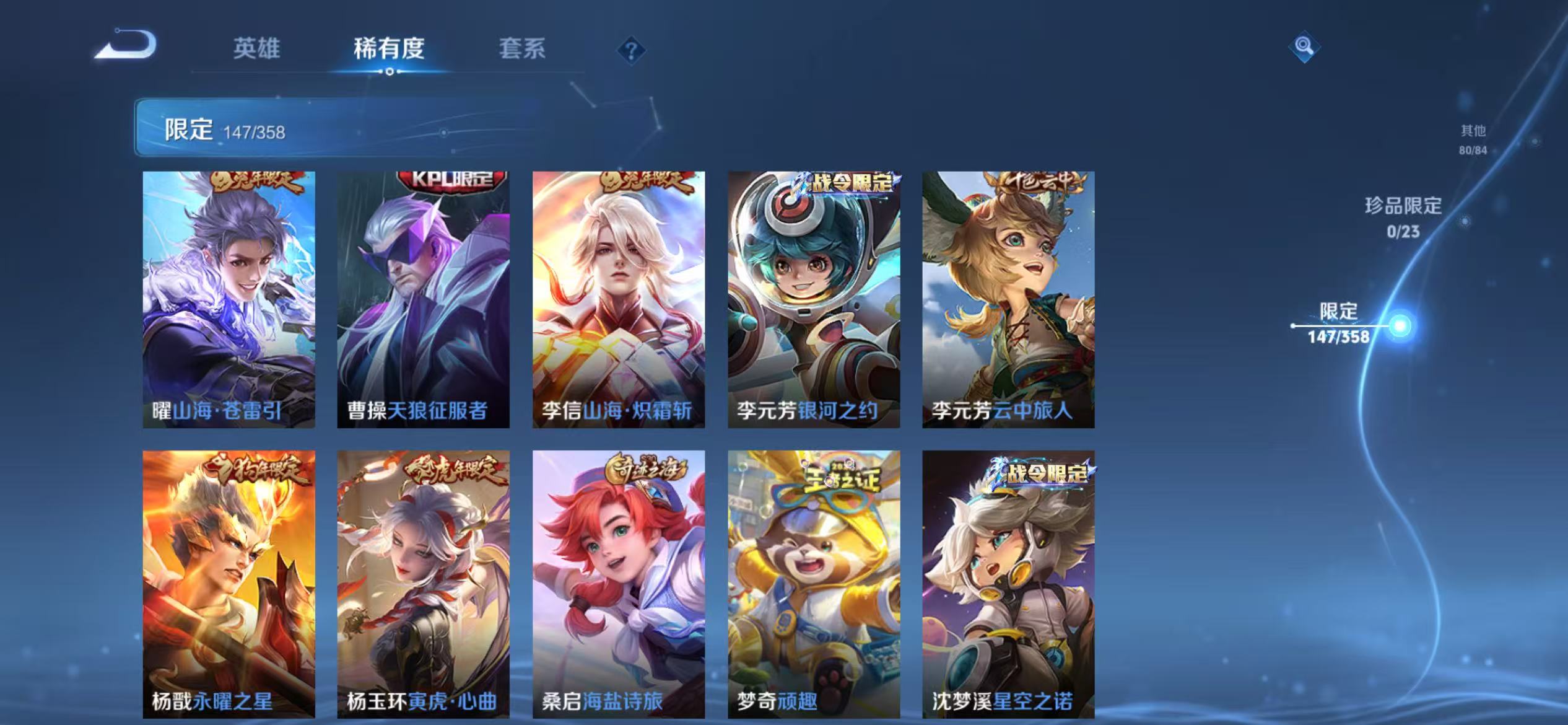This screenshot has height=725, width=1568.
Task: Select the 其他 80/84 category
Action: click(1474, 141)
